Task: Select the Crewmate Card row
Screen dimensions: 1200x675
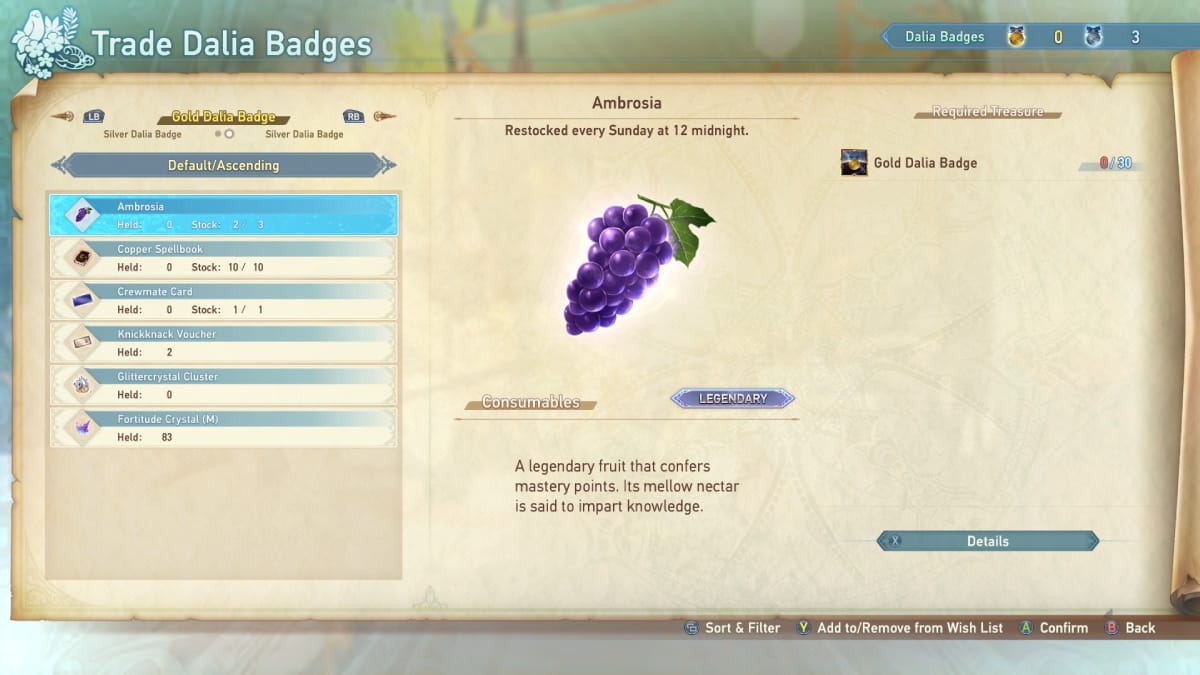Action: pos(224,300)
